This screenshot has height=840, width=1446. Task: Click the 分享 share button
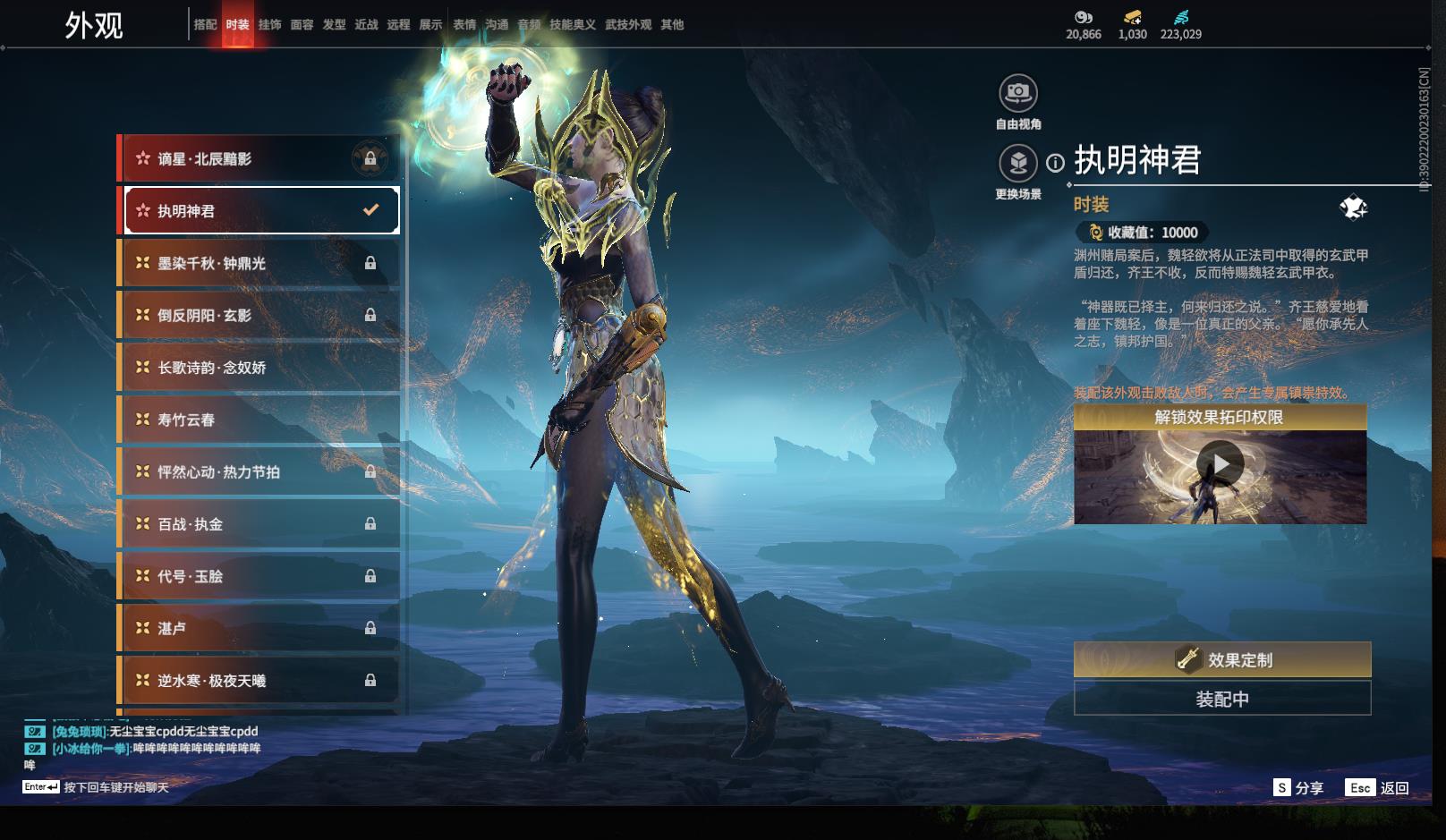coord(1298,787)
